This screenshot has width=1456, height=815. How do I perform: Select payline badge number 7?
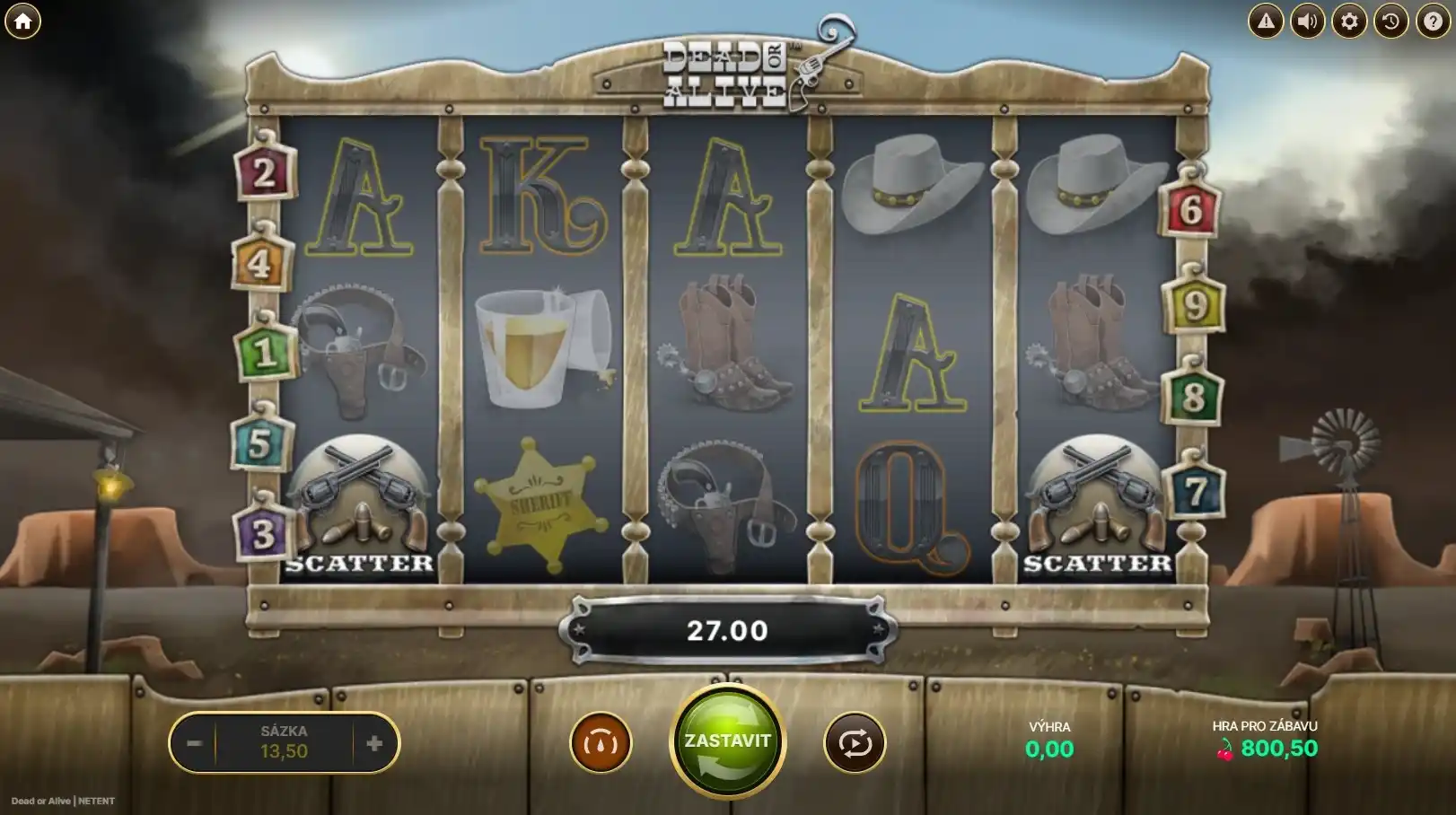[1195, 490]
